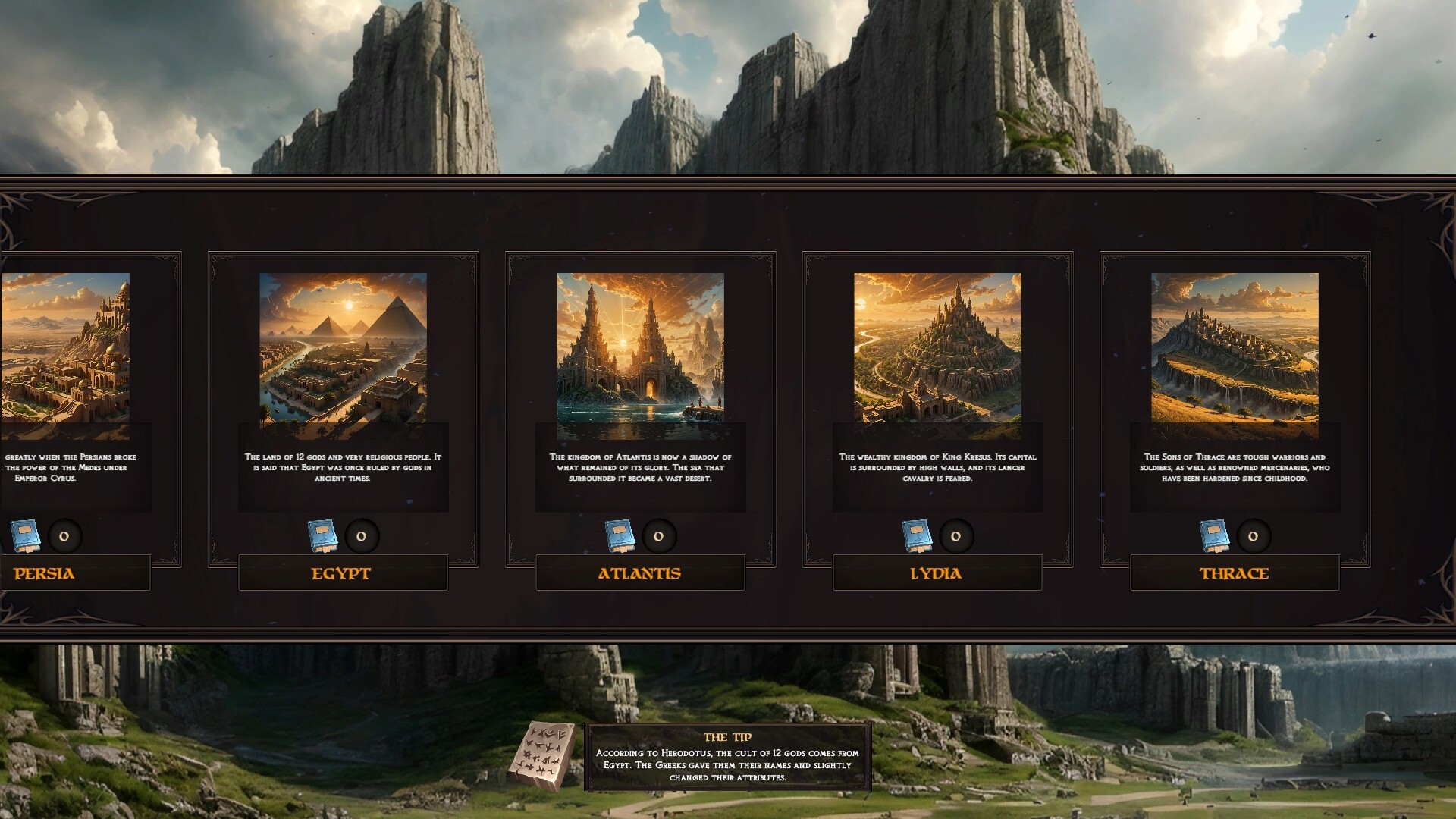Image resolution: width=1456 pixels, height=819 pixels.
Task: Click the zero counter next to Persia's book
Action: 65,536
